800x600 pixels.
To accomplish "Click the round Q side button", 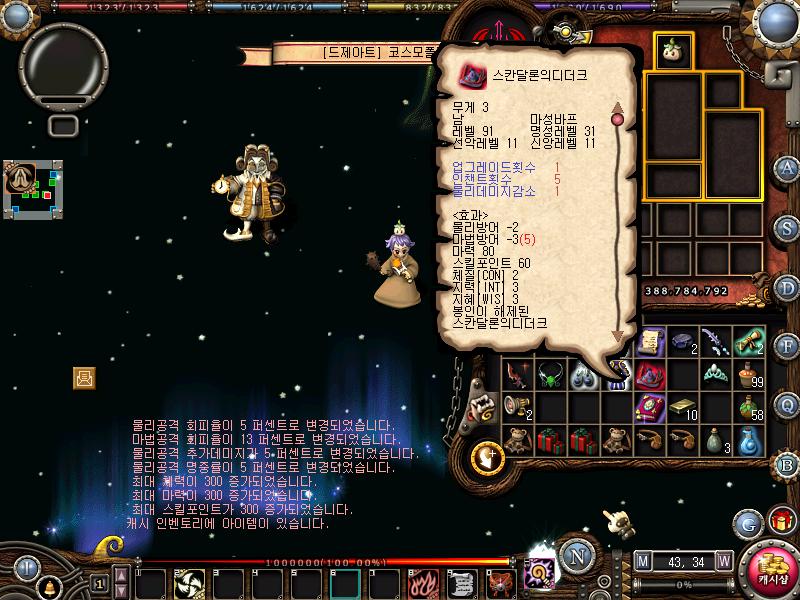I will [x=788, y=404].
